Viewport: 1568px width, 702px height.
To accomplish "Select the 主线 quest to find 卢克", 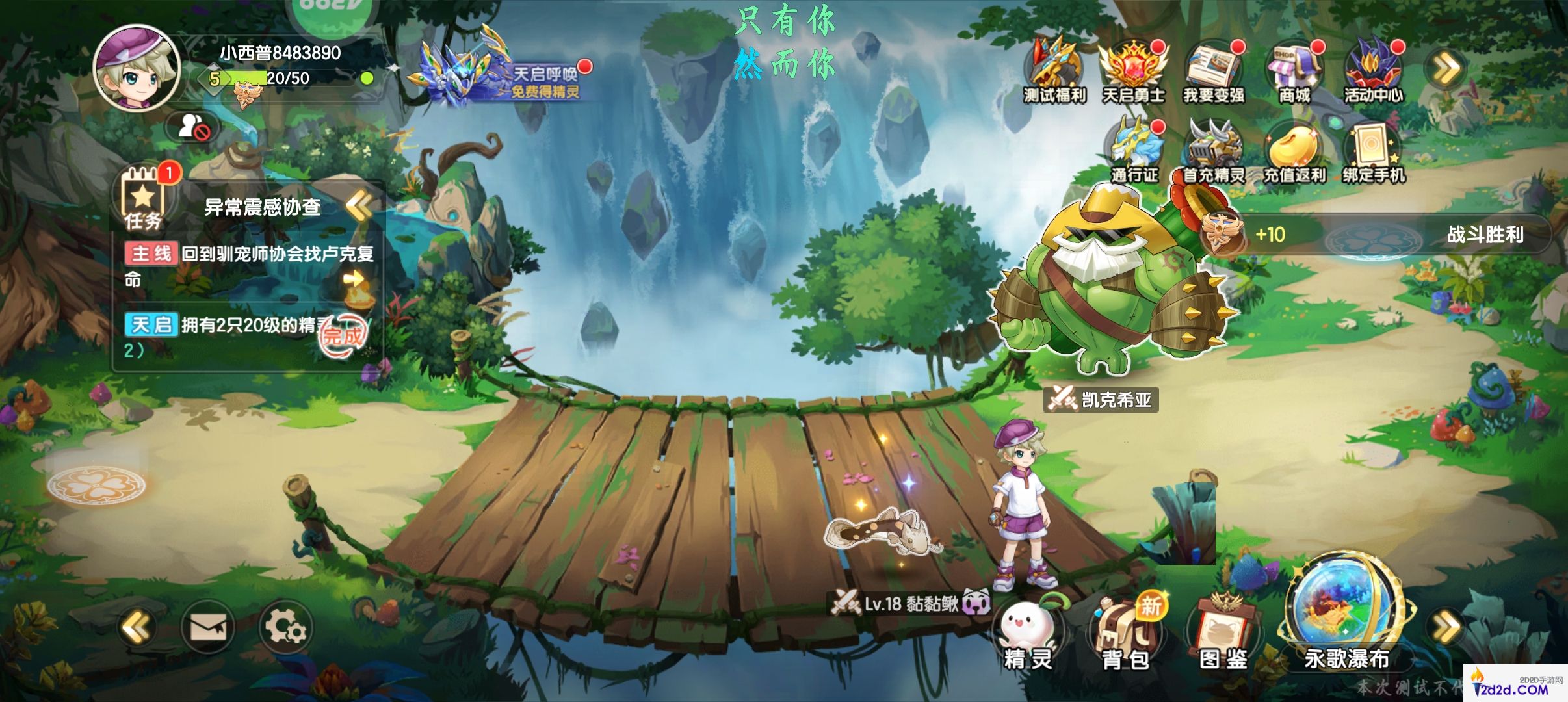I will pos(250,265).
